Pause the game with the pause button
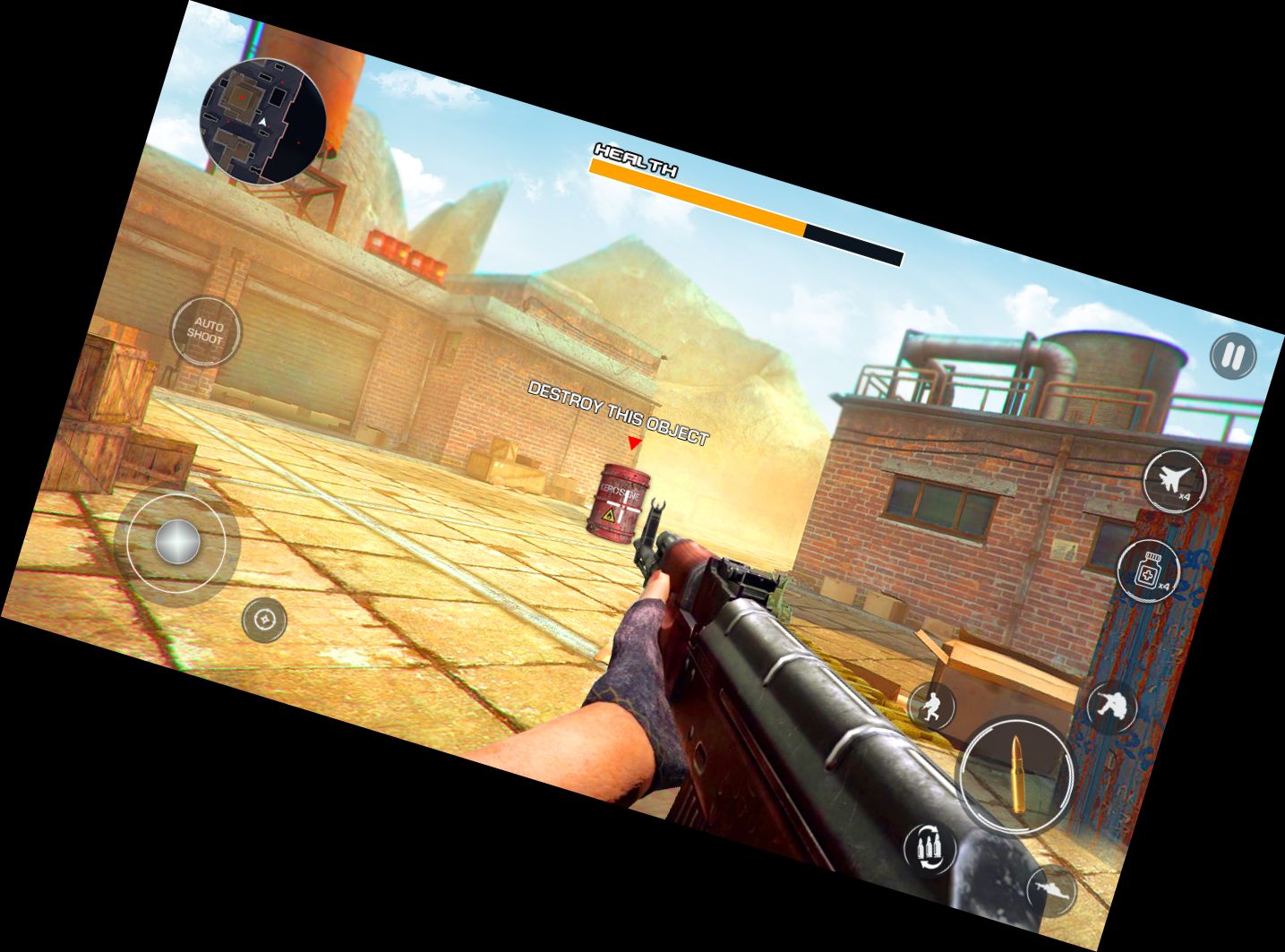This screenshot has height=952, width=1285. click(1232, 356)
